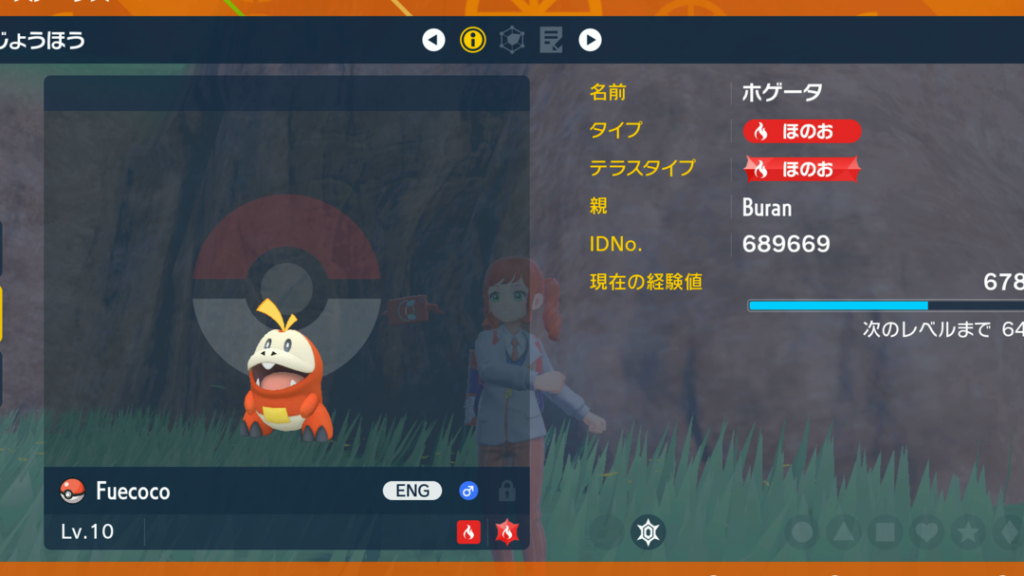
Task: Toggle the star marking
Action: click(x=967, y=532)
